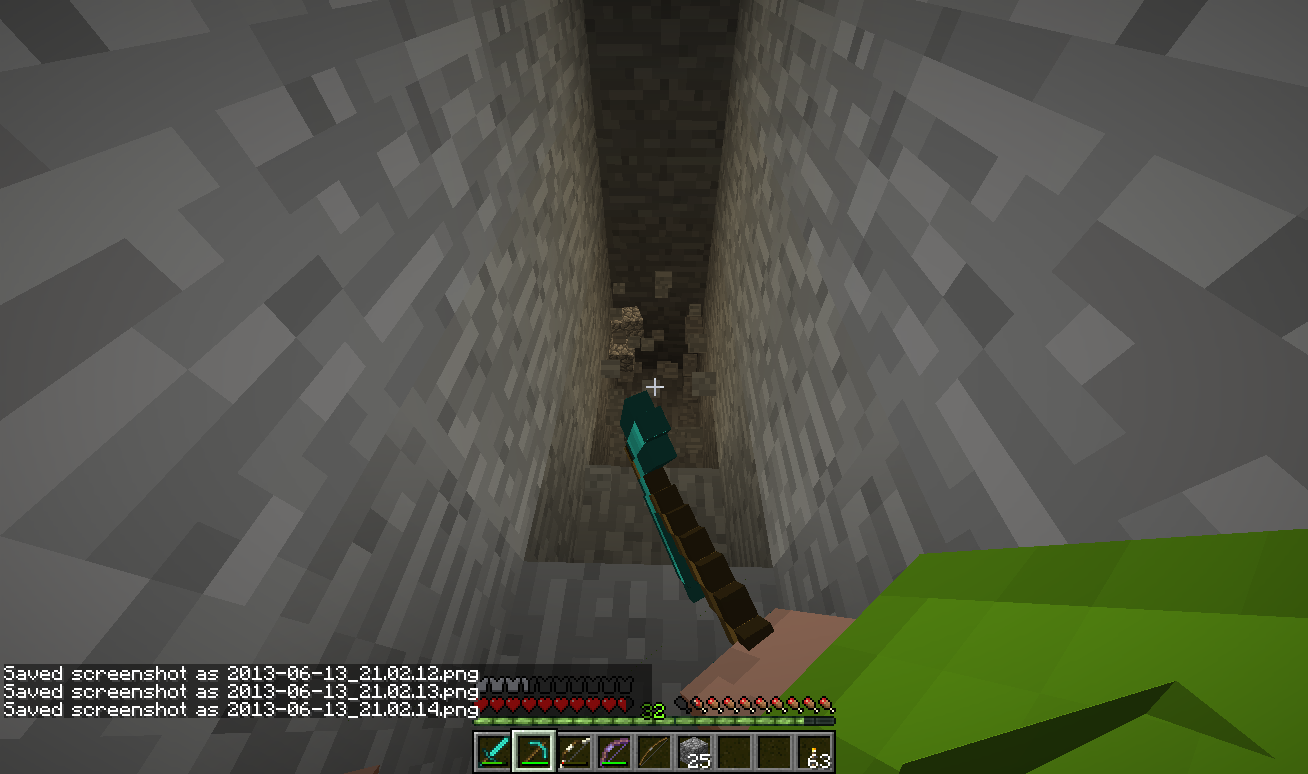Click the chat message ending 21.02.14.png
1308x774 pixels.
pos(240,708)
